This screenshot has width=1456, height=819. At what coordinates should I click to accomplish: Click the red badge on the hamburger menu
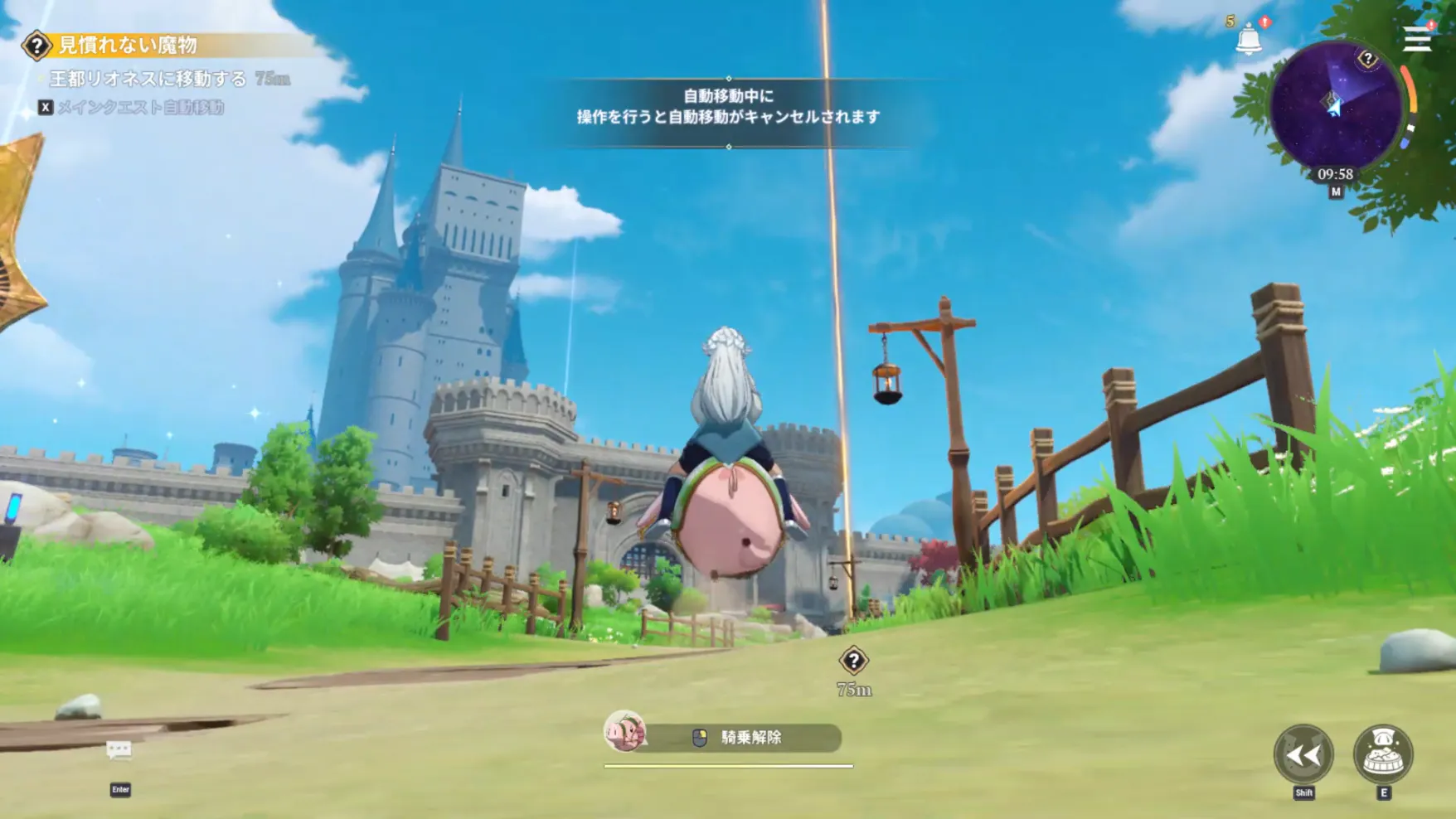1430,26
